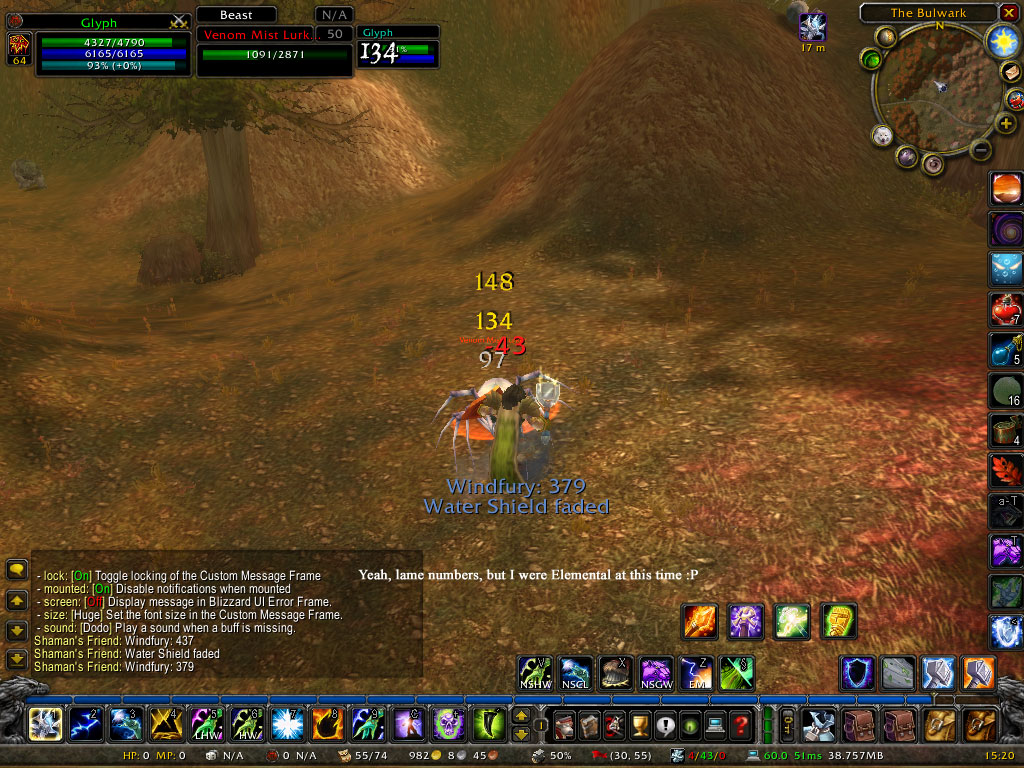The image size is (1024, 768).
Task: Cast the NSHW macro button
Action: tap(535, 673)
